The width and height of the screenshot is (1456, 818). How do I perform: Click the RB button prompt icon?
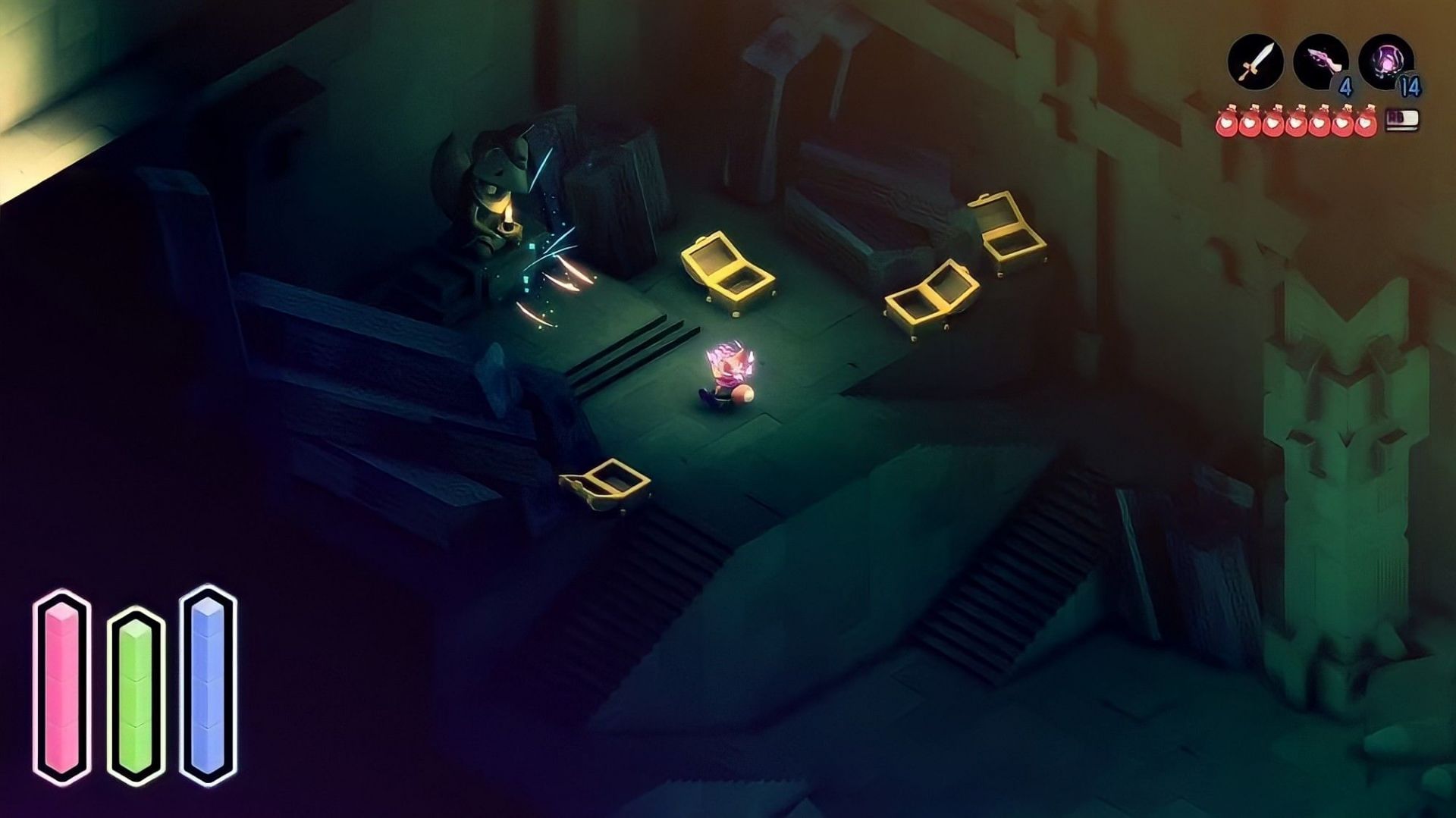tap(1401, 121)
